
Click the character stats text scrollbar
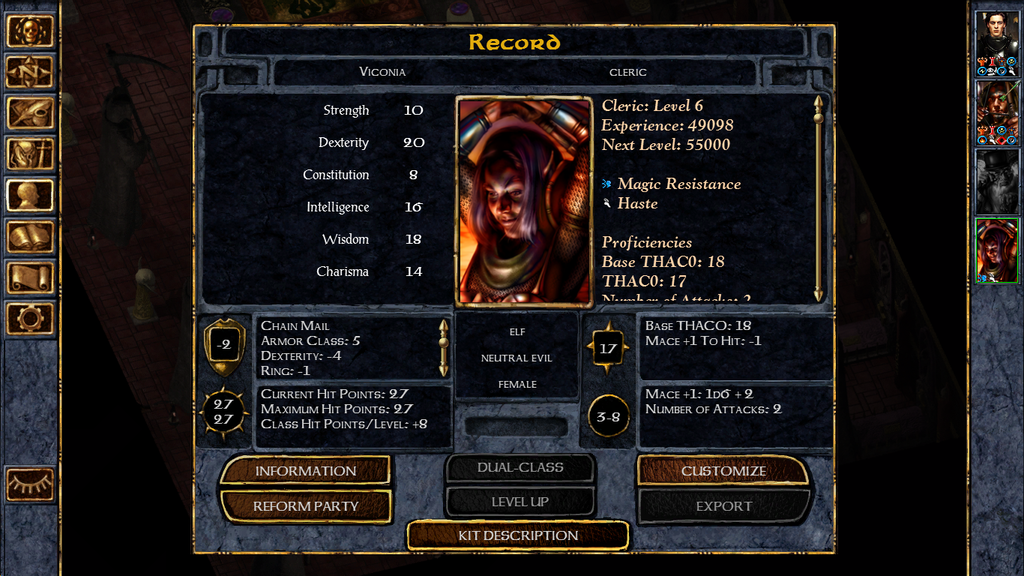click(819, 198)
